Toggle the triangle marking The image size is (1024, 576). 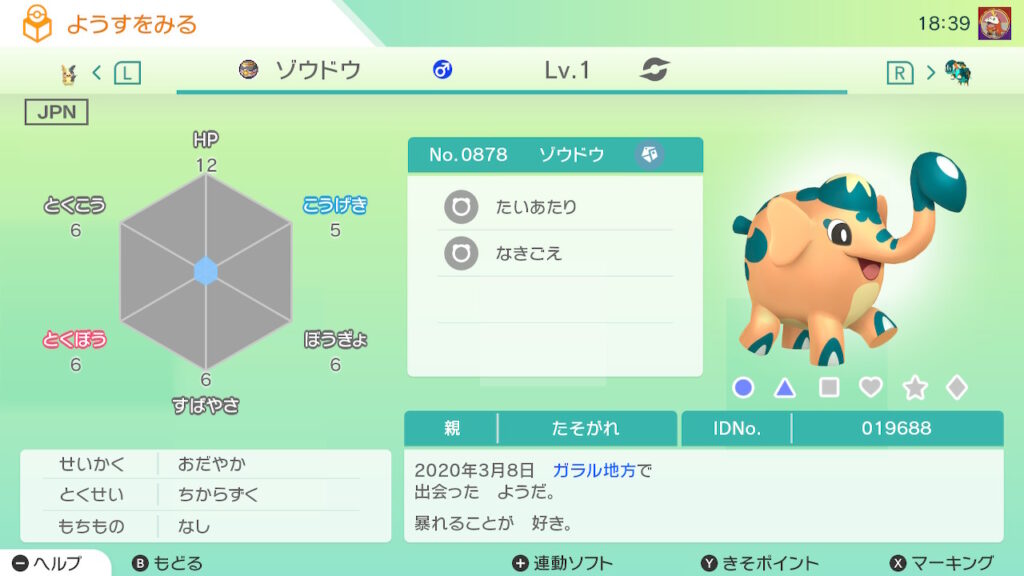click(x=786, y=387)
